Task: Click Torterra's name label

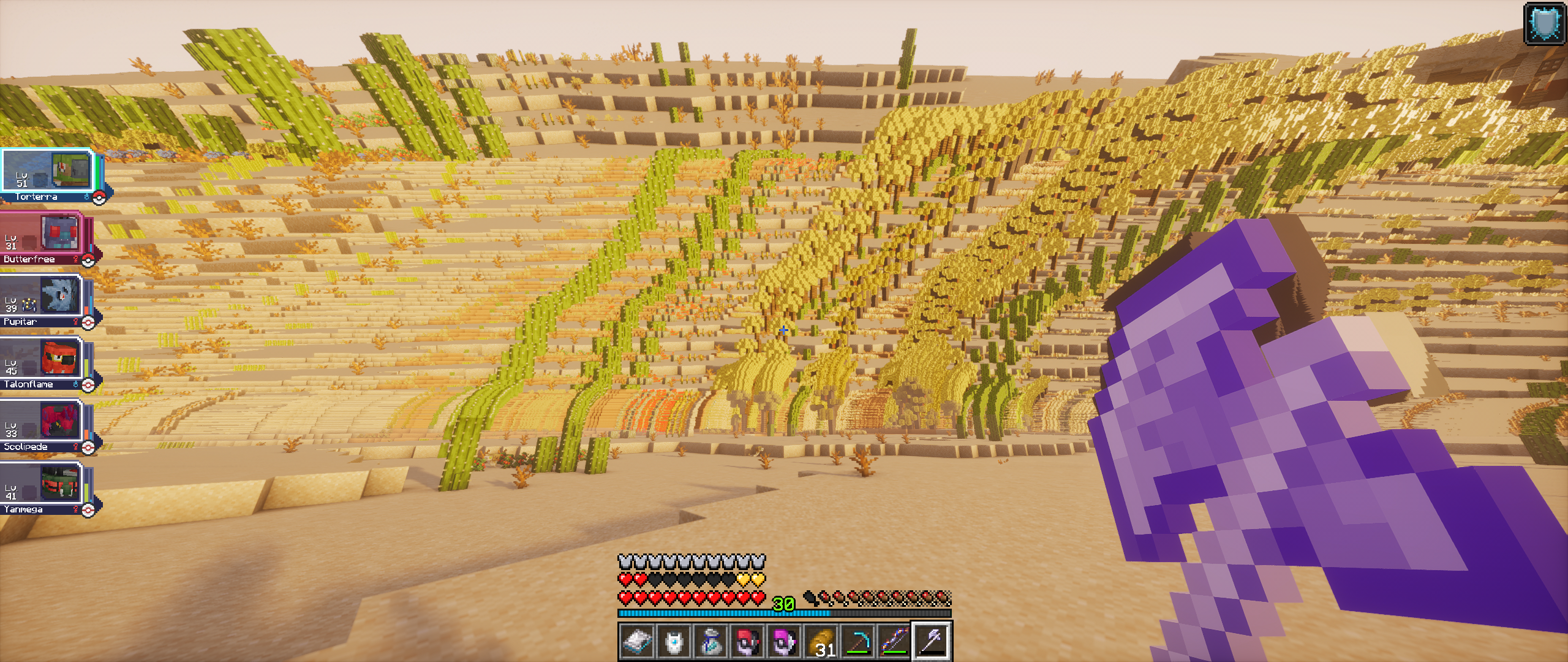Action: tap(36, 196)
